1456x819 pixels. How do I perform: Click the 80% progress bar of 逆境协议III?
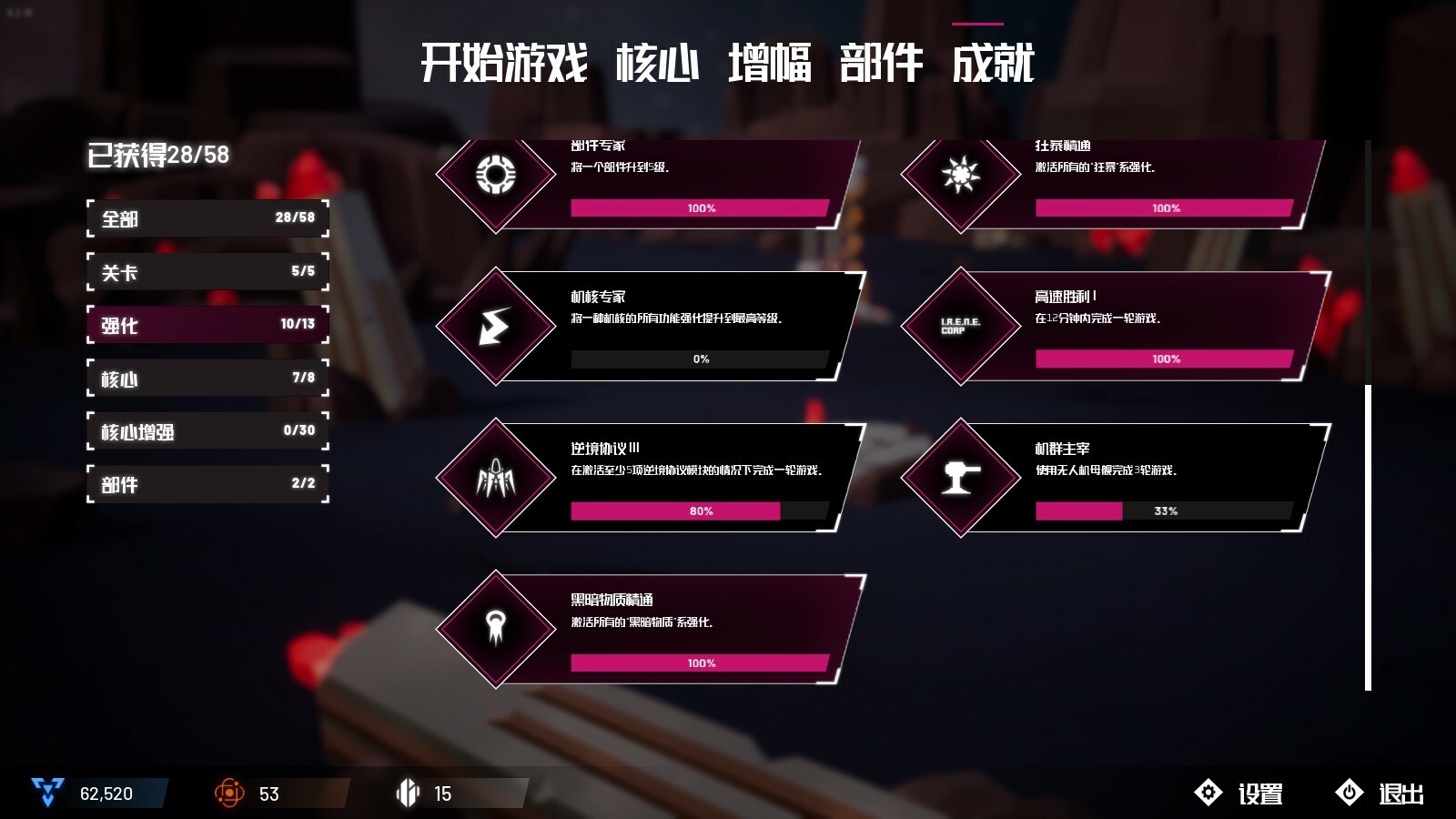pos(699,511)
